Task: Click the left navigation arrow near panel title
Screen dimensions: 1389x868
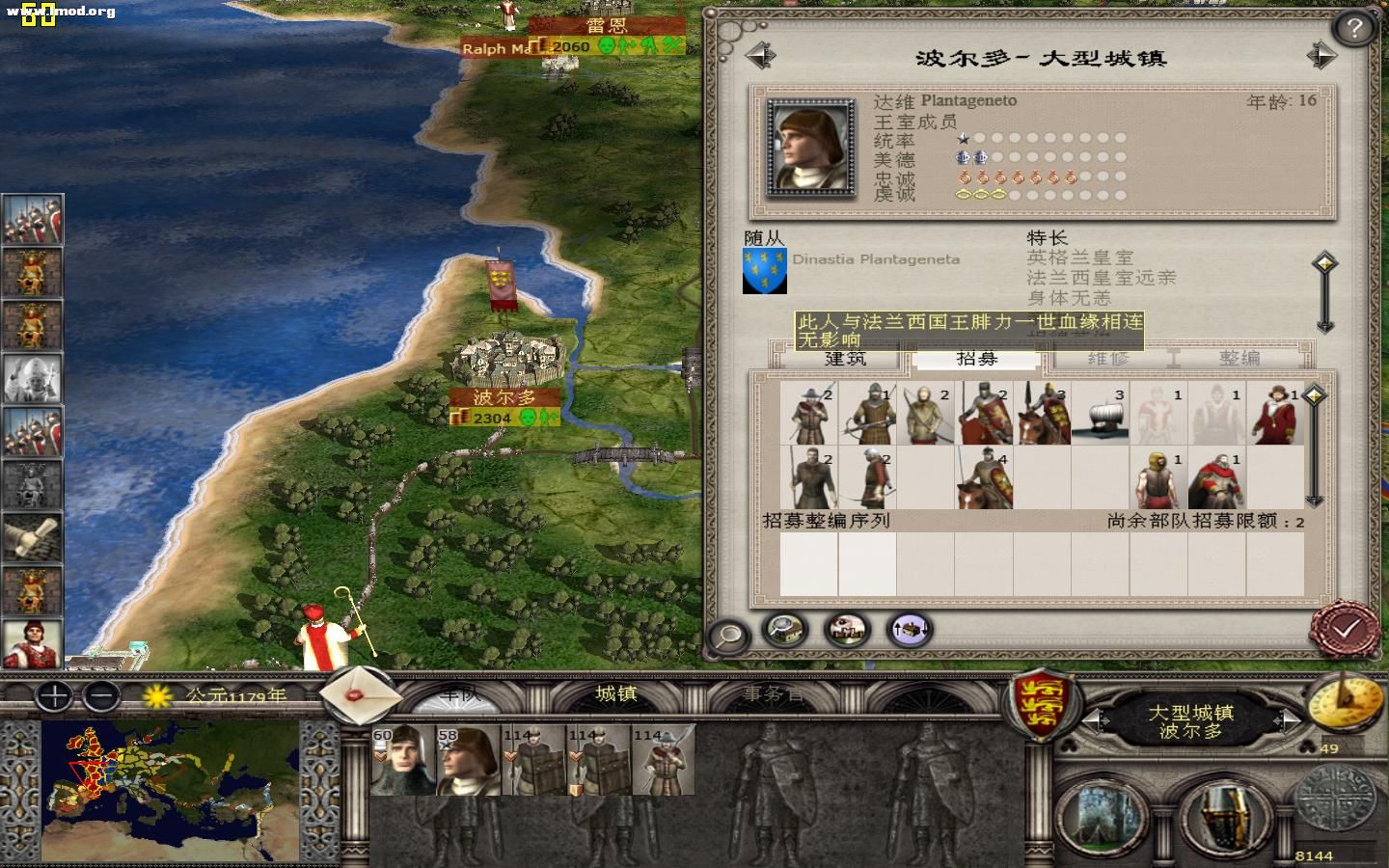Action: 762,54
